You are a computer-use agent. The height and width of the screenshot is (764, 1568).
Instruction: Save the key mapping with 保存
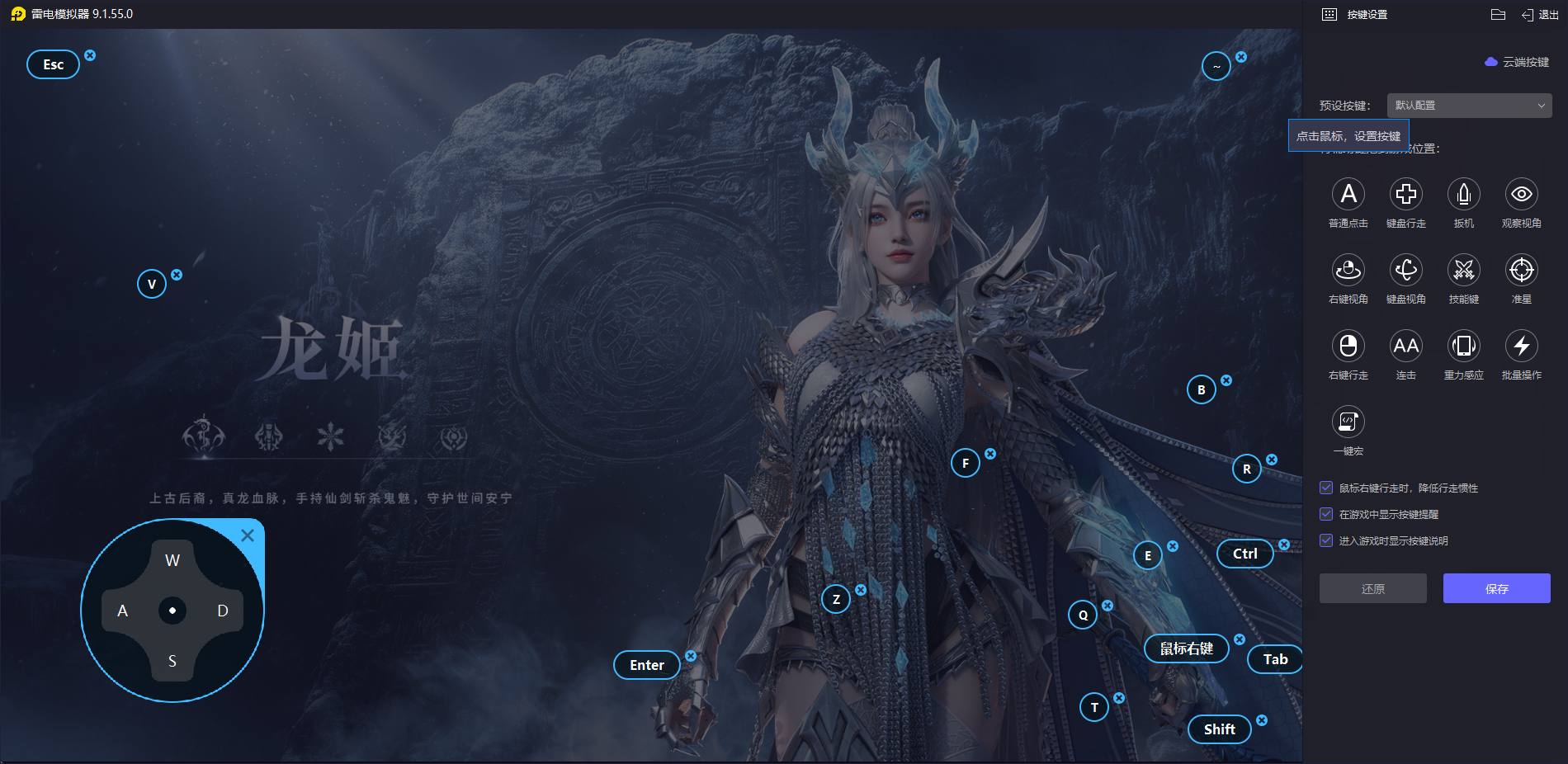click(x=1496, y=588)
